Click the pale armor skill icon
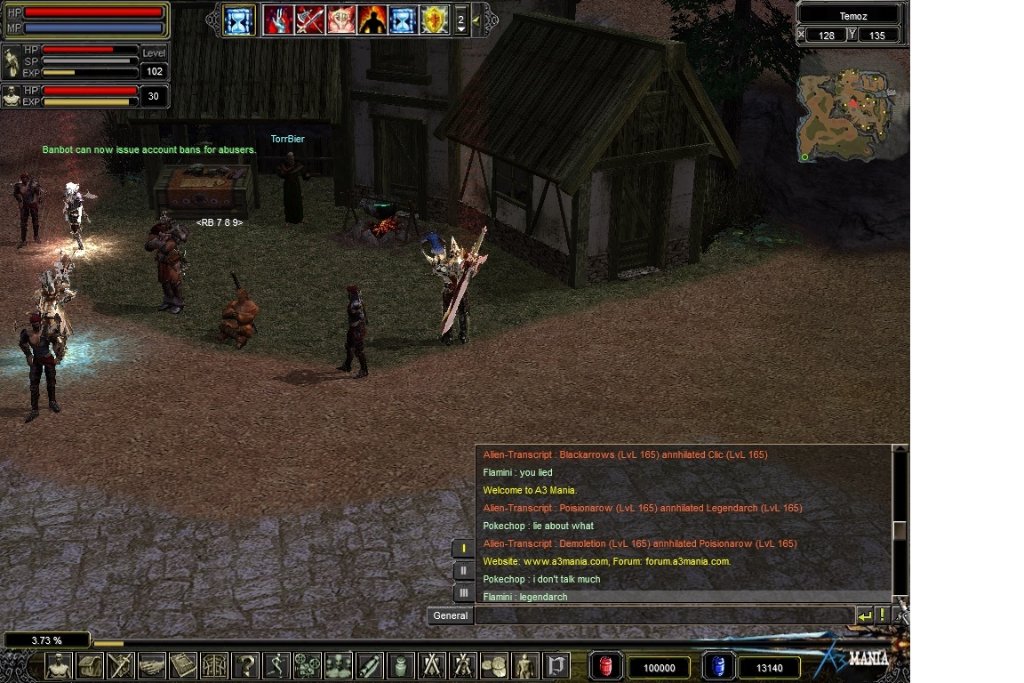Screen dimensions: 1024x683 pyautogui.click(x=341, y=19)
